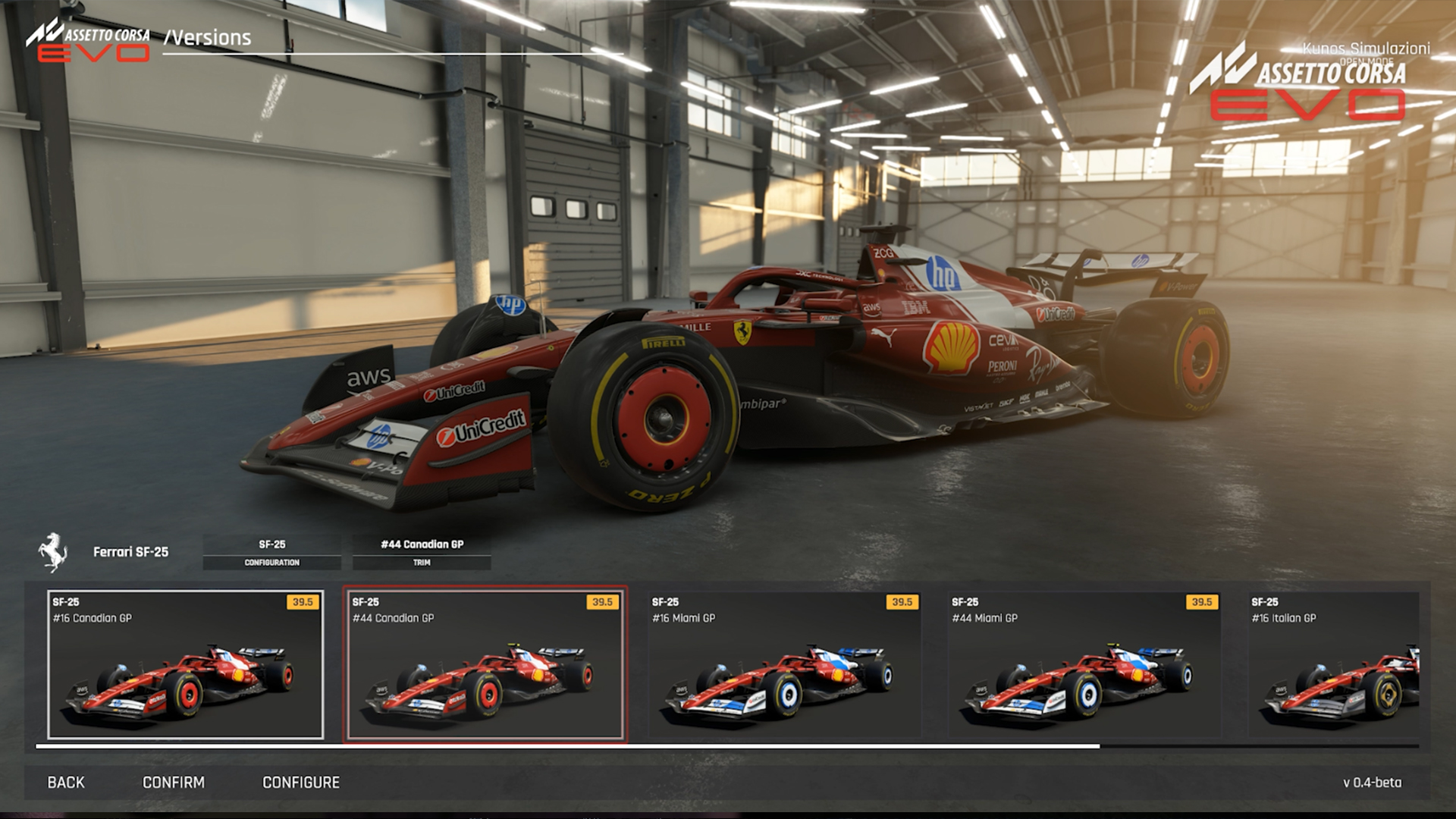Pick the #16 Miami GP livery
Viewport: 1456px width, 819px height.
(x=785, y=664)
